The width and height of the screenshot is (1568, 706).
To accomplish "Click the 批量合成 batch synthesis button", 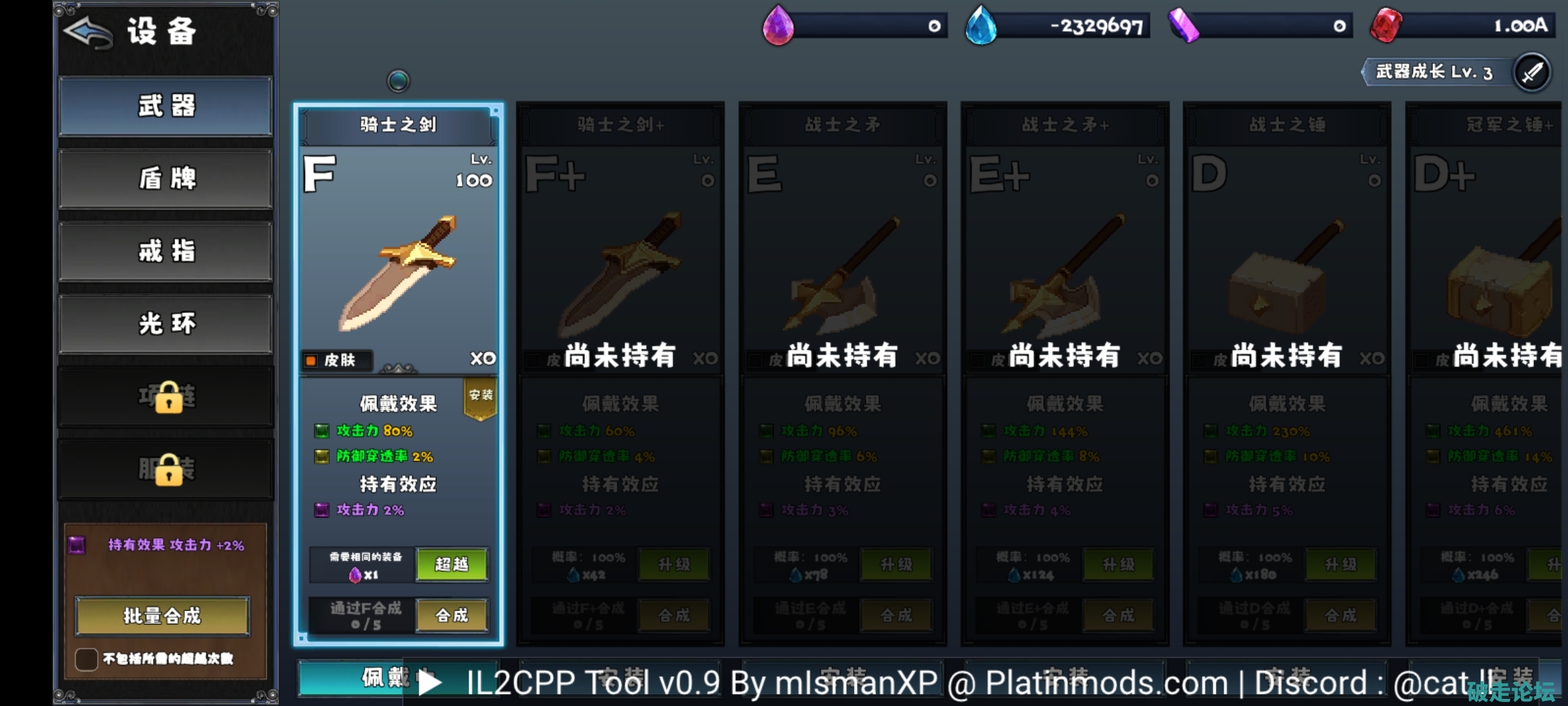I will pos(162,616).
